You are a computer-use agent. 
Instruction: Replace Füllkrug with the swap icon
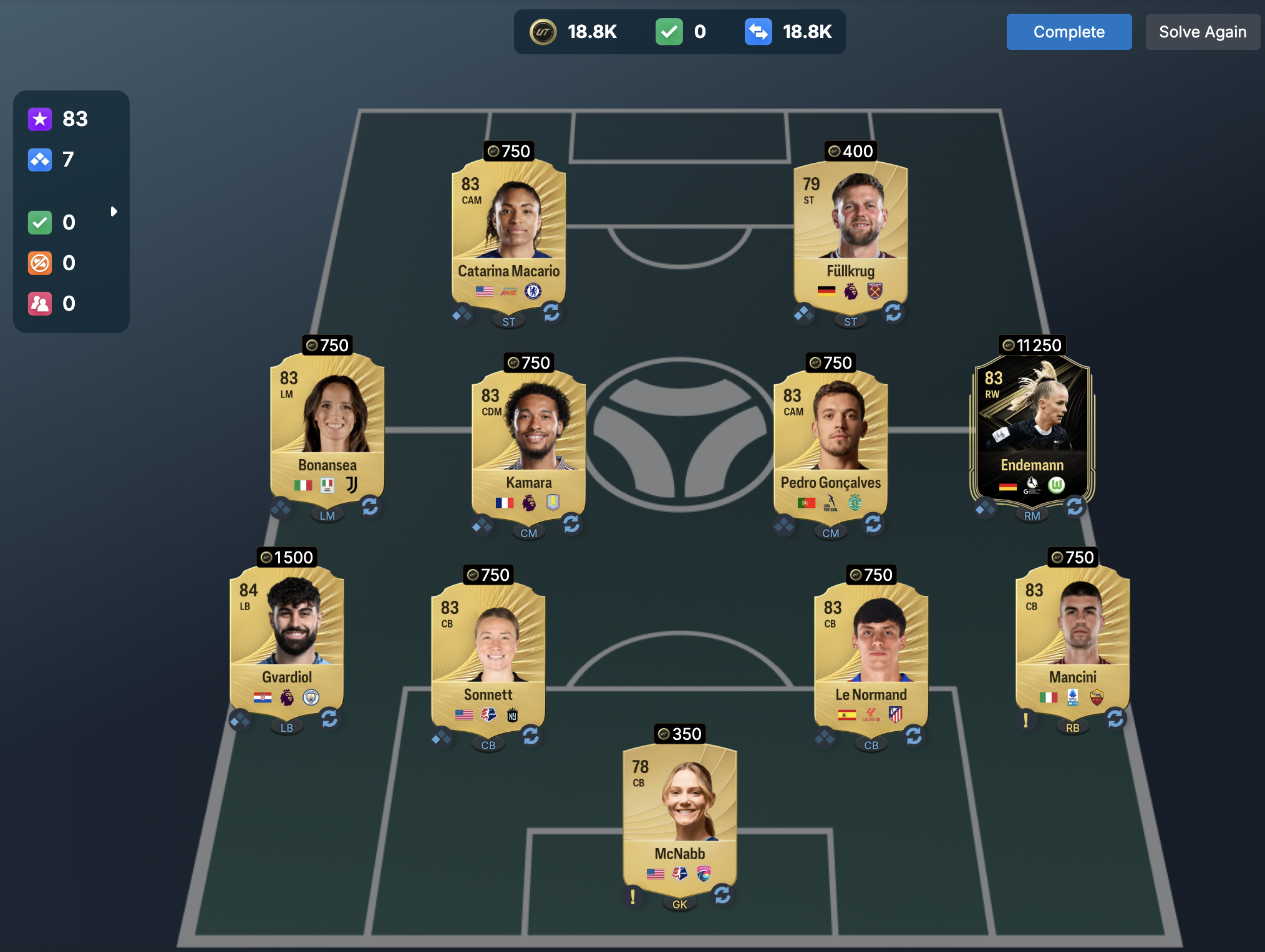click(x=893, y=312)
